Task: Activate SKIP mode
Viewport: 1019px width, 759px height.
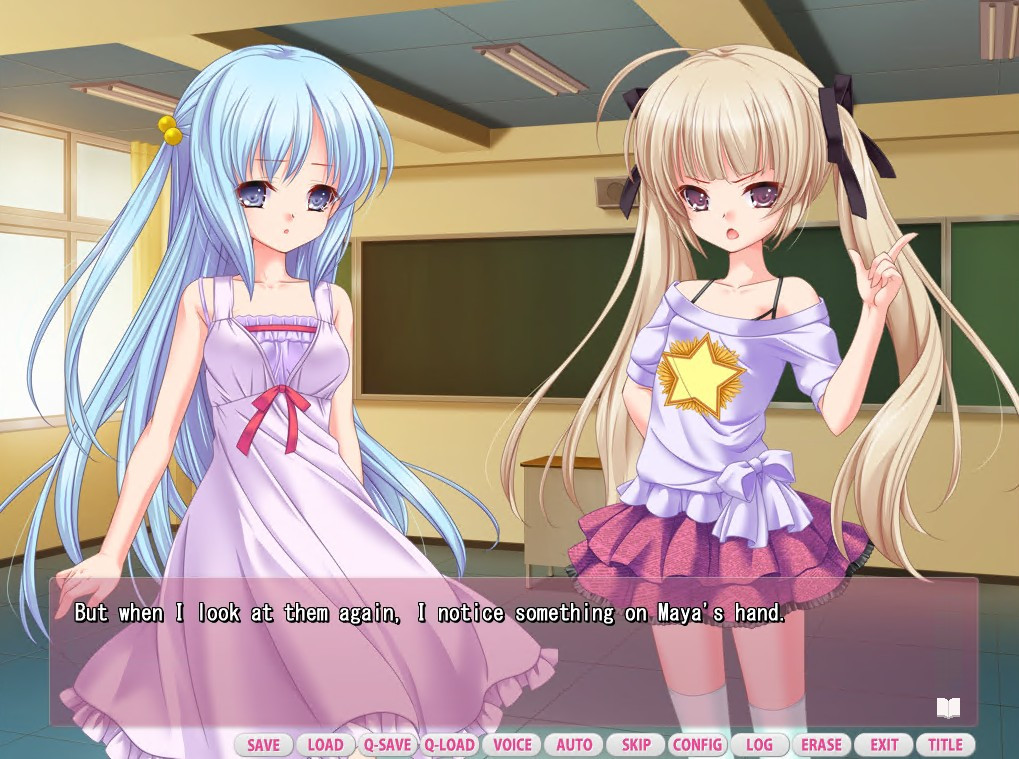Action: [x=636, y=745]
